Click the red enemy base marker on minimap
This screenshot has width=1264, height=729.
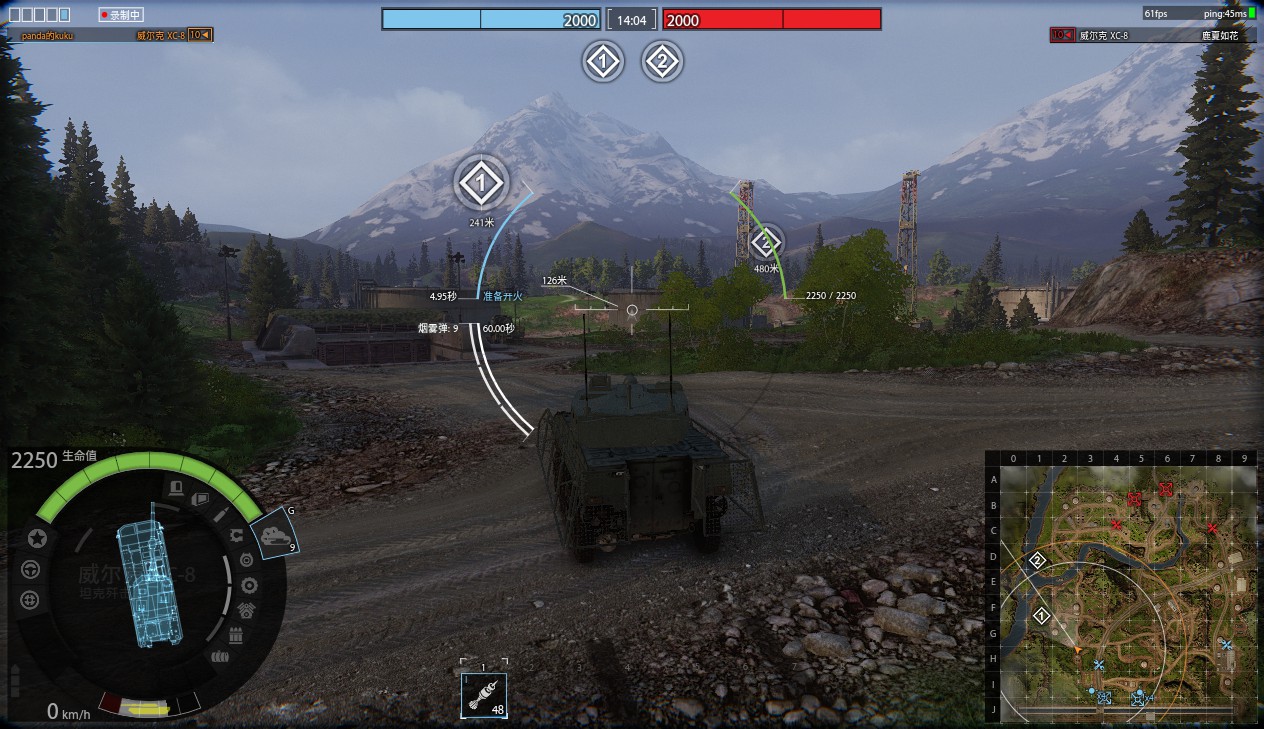(x=1165, y=489)
